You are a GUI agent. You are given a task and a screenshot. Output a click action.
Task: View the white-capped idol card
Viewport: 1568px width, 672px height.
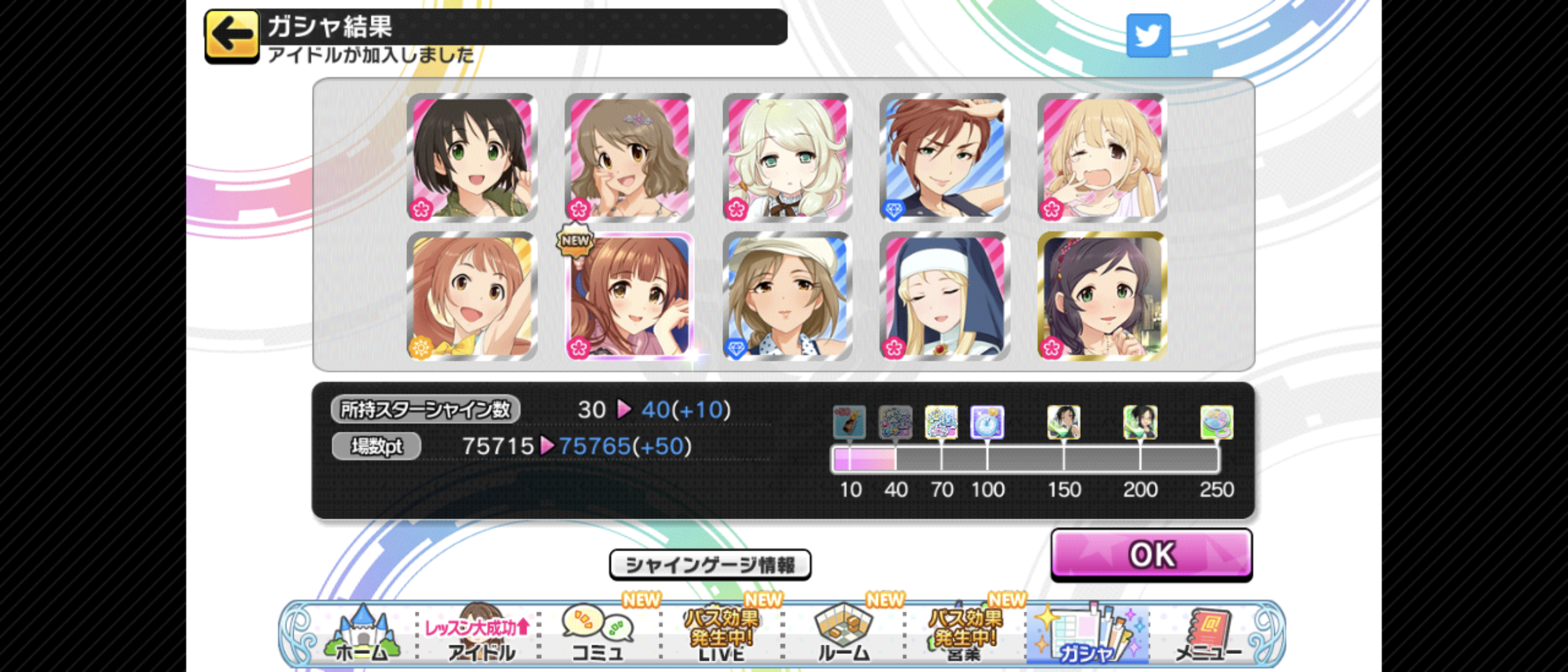point(787,296)
